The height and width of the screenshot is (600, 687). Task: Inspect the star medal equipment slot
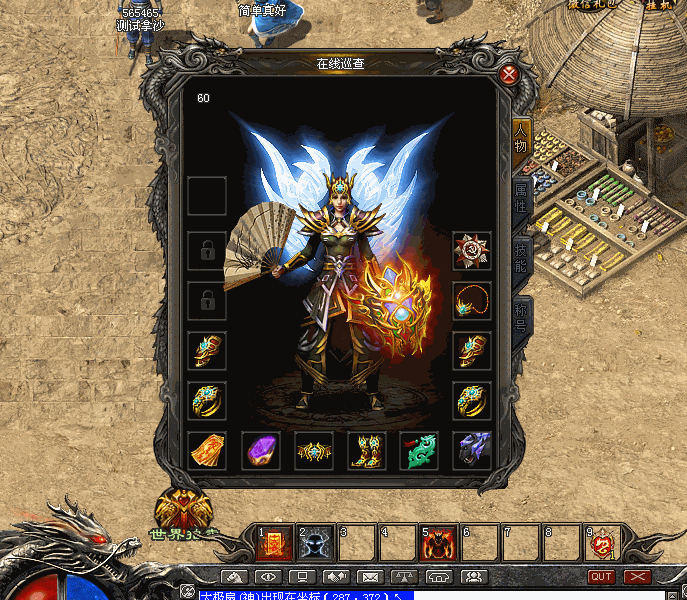click(x=471, y=250)
